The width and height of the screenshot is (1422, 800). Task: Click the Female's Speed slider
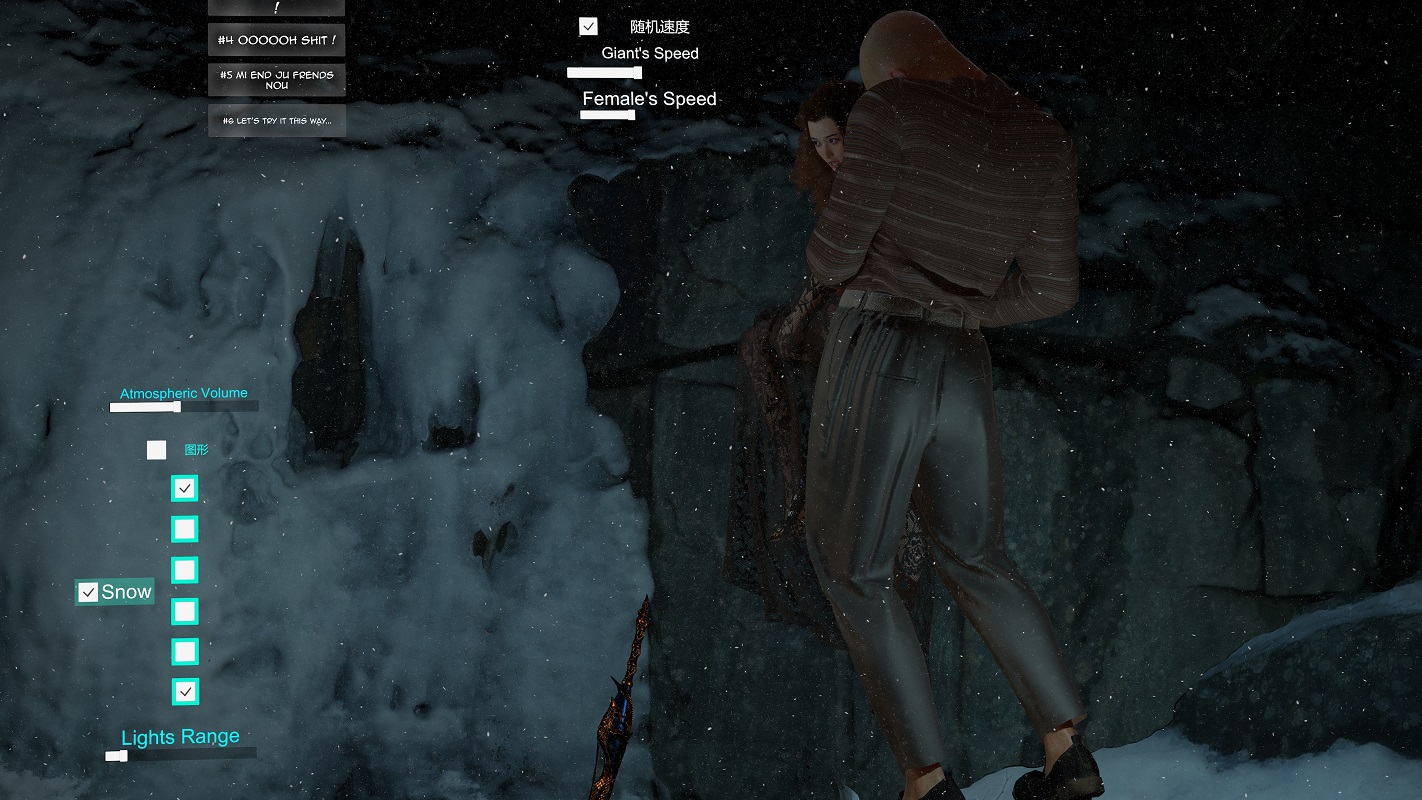[x=607, y=115]
